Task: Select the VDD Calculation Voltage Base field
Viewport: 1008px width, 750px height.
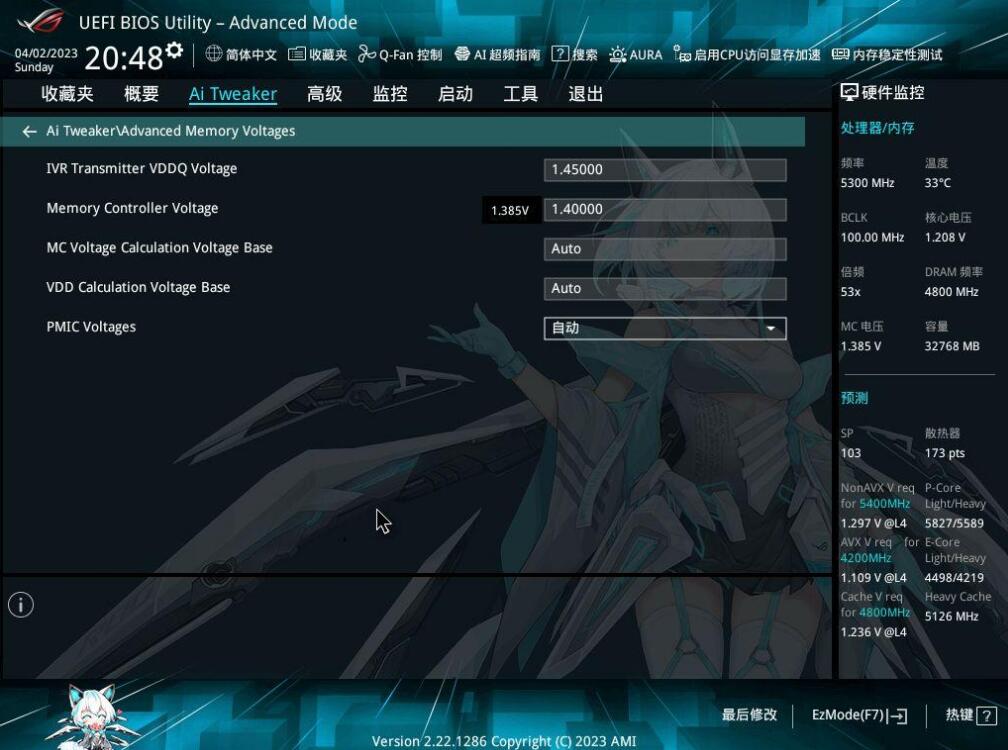Action: [x=664, y=288]
